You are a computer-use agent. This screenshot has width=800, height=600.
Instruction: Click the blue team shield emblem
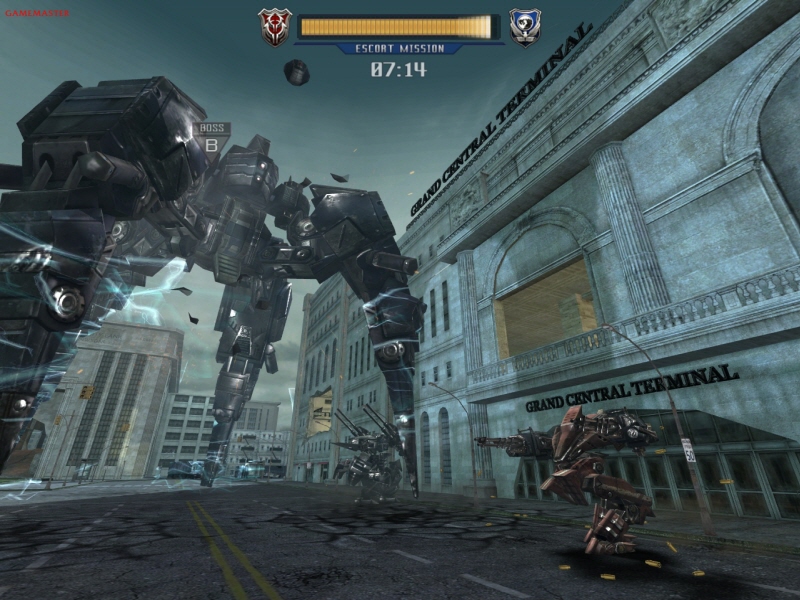point(525,27)
